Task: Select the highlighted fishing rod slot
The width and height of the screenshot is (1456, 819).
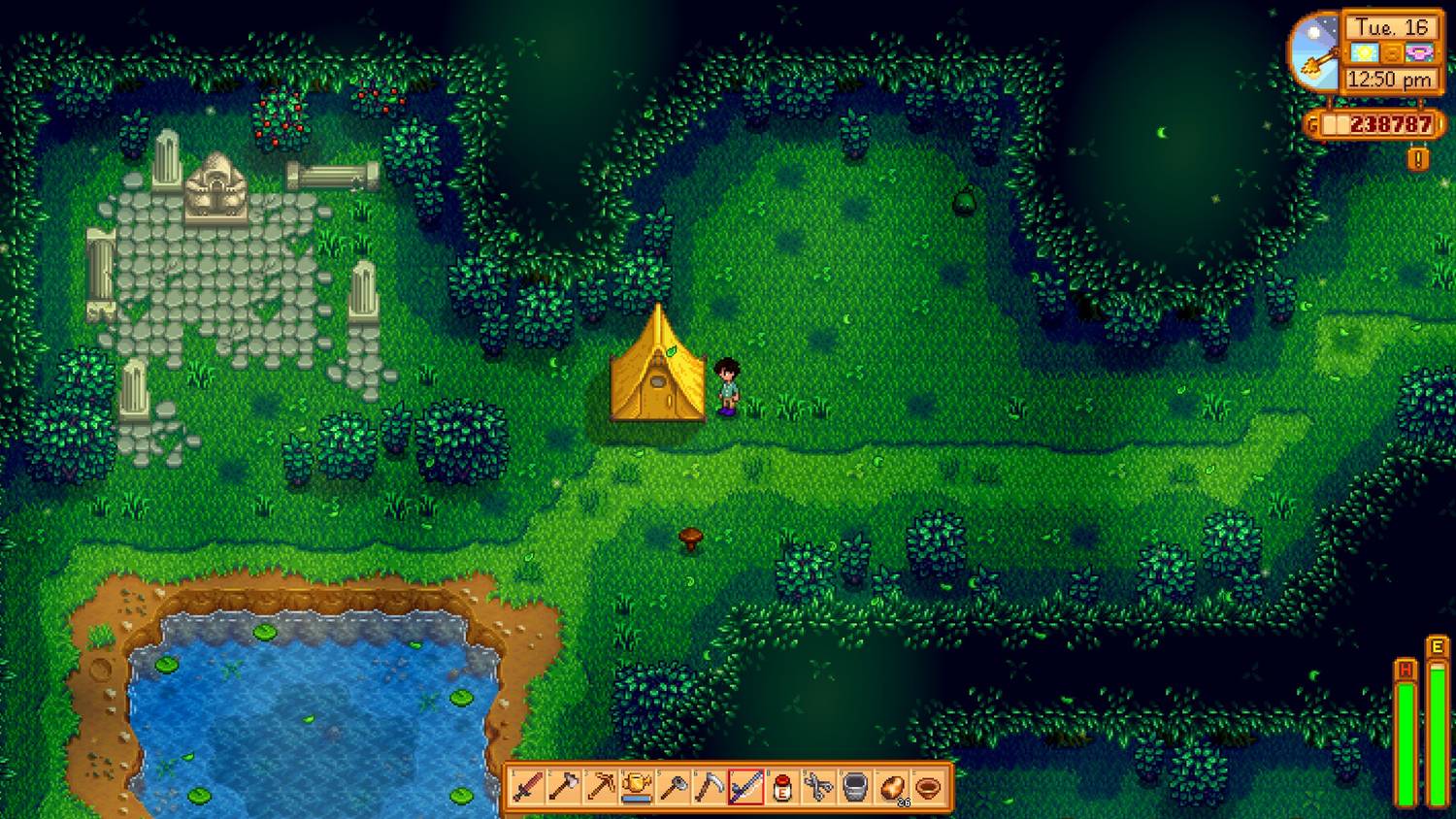Action: pyautogui.click(x=745, y=786)
